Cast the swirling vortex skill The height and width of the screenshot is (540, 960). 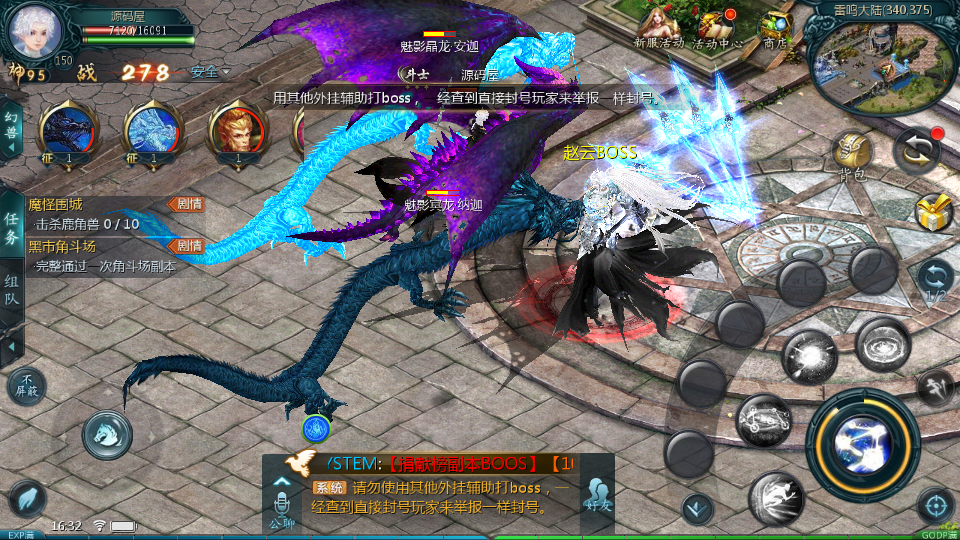(882, 344)
